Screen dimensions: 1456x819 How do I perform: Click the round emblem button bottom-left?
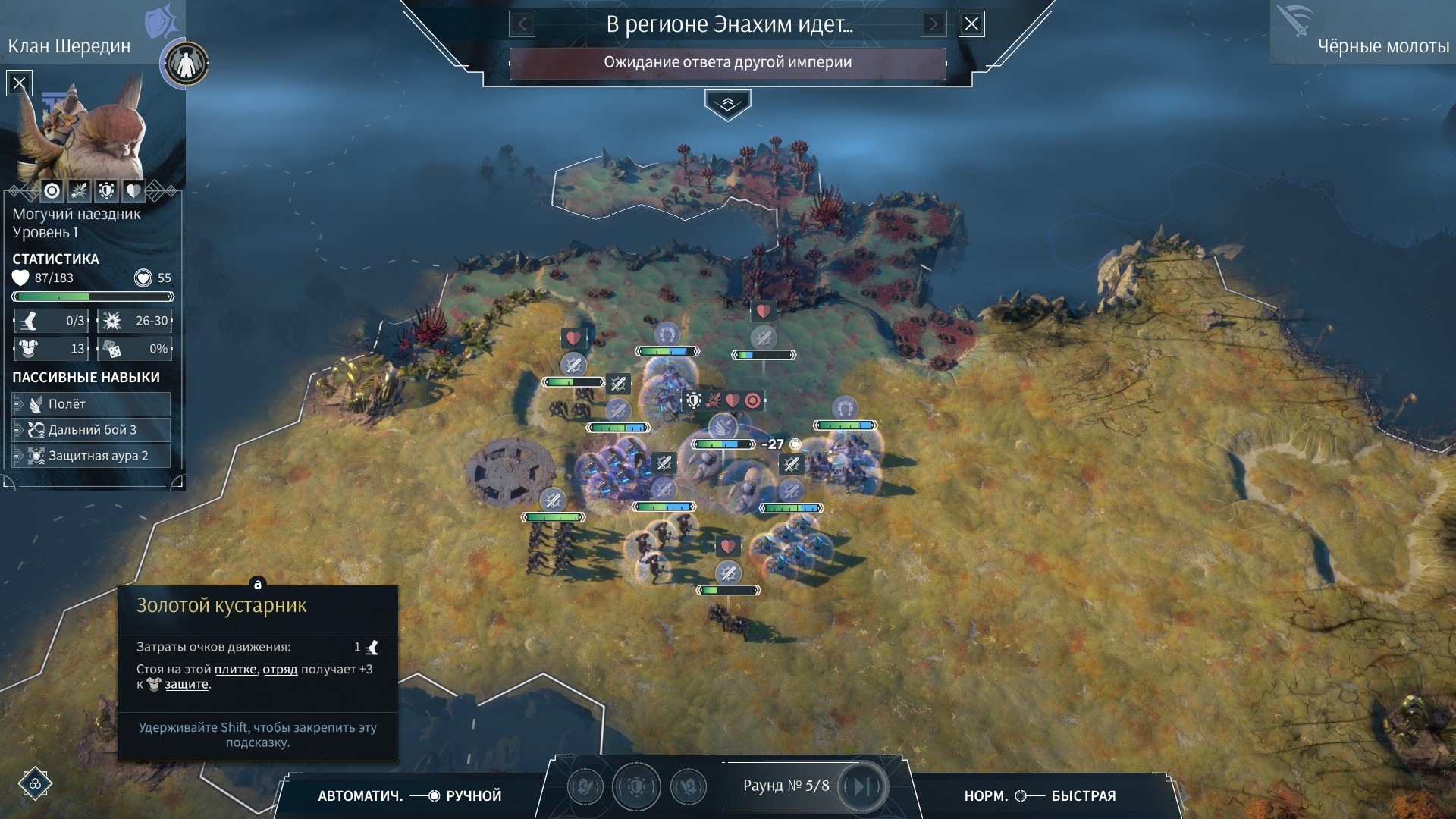[x=35, y=783]
